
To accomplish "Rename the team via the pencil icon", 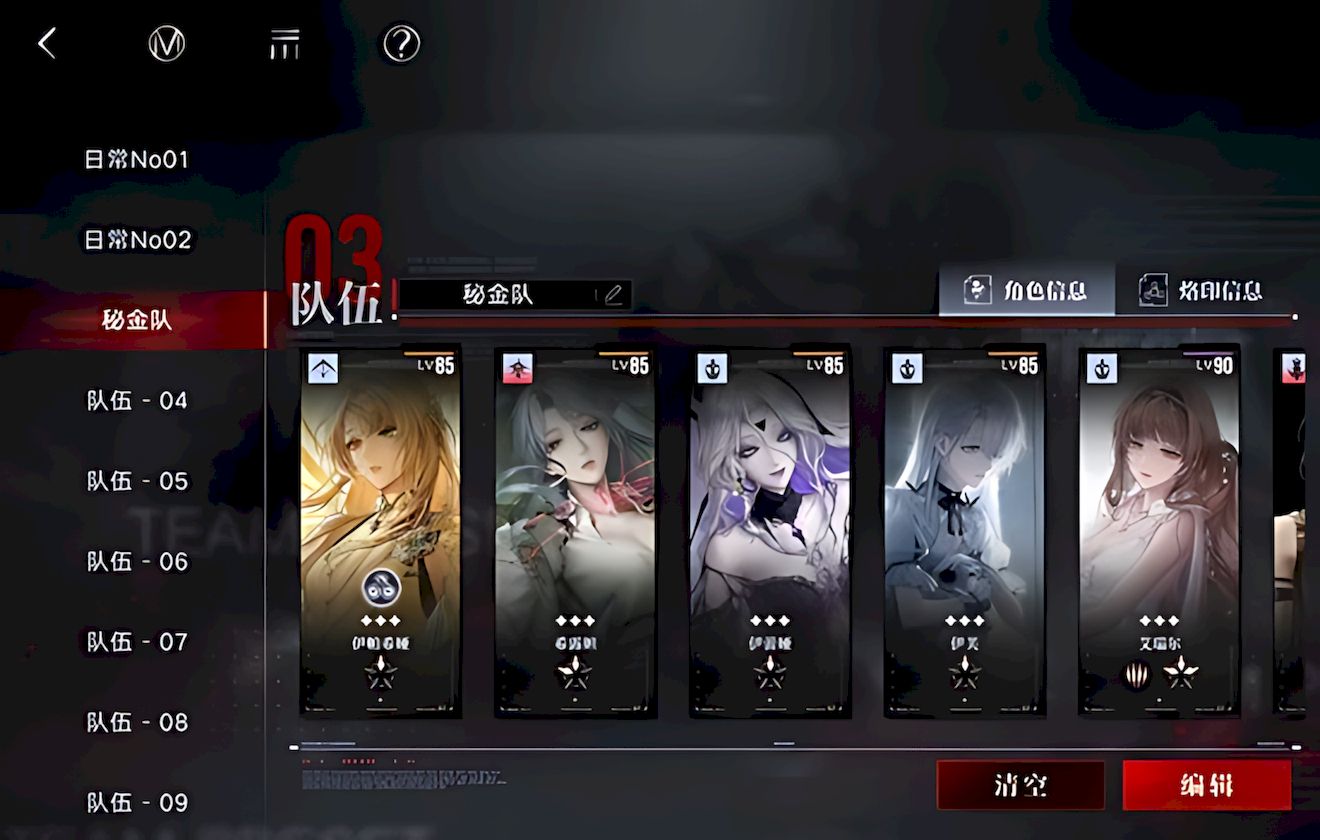I will pyautogui.click(x=613, y=294).
